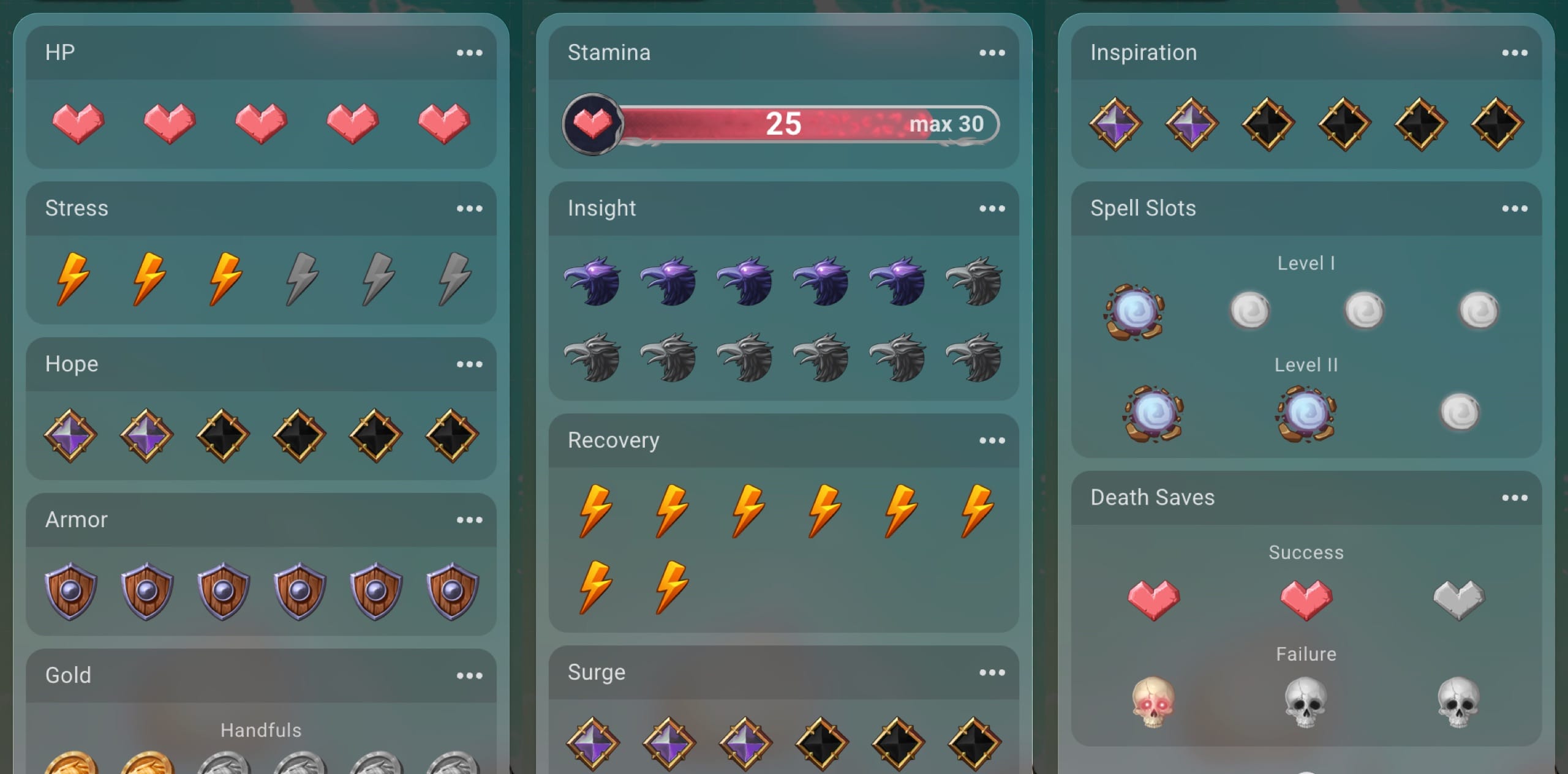This screenshot has height=774, width=1568.
Task: Toggle the red-eyed Failure skull
Action: tap(1153, 702)
